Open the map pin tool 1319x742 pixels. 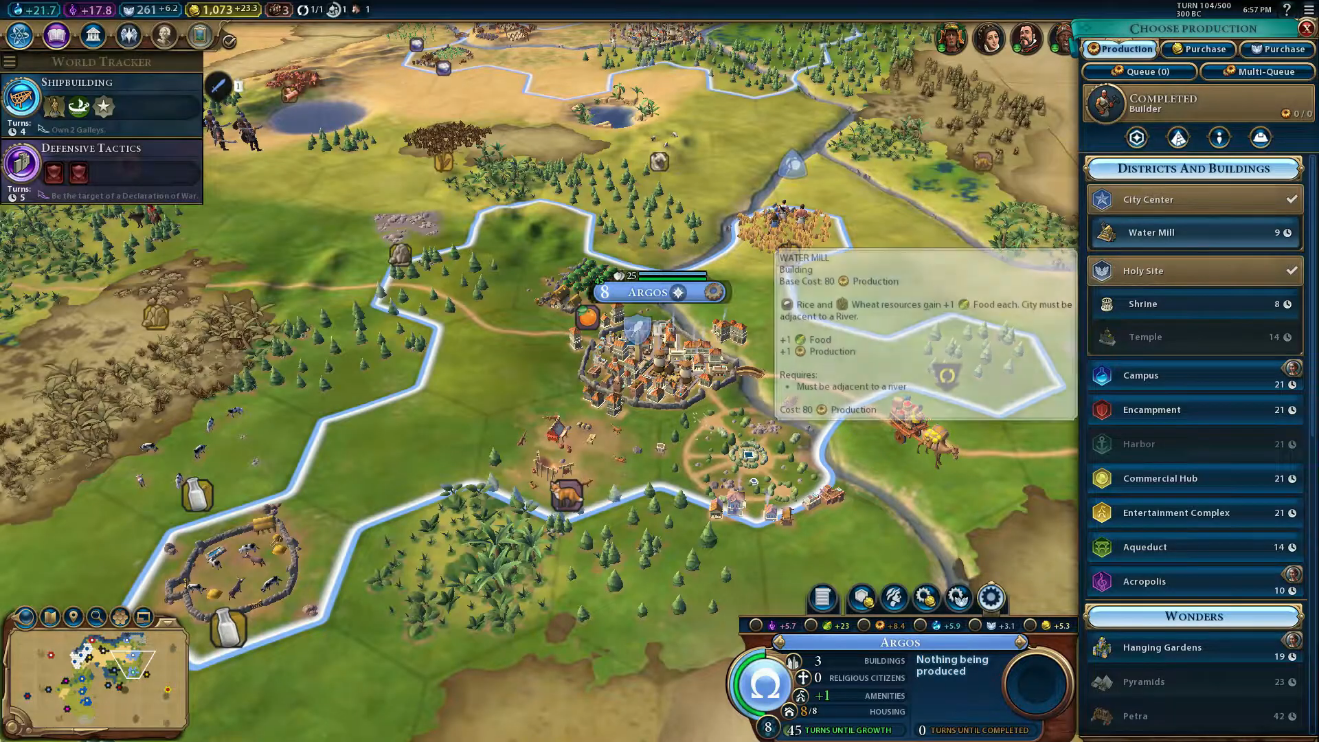tap(73, 617)
